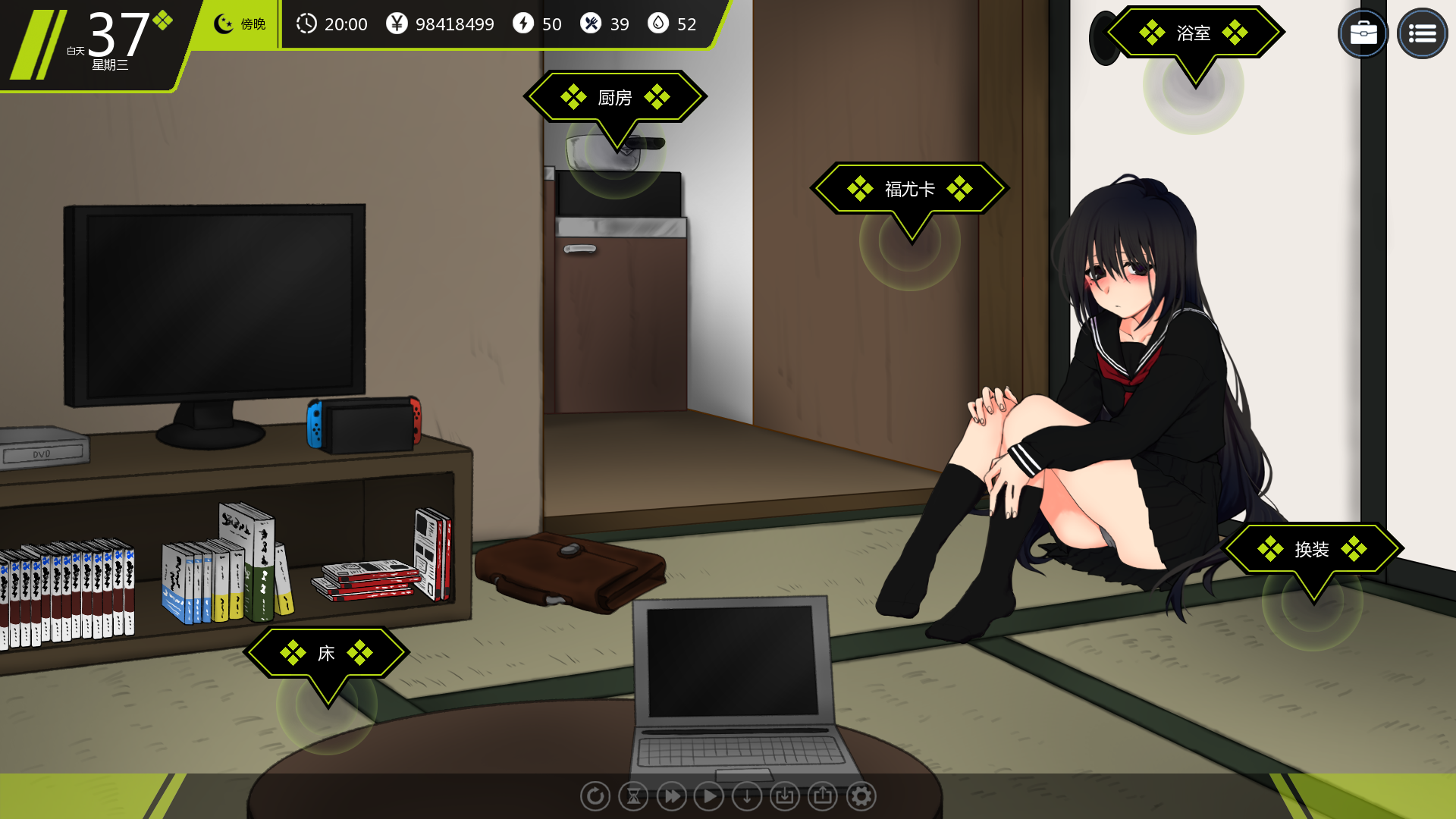Image resolution: width=1456 pixels, height=819 pixels.
Task: Talk to 福尤卡 via her name tag
Action: (x=909, y=188)
